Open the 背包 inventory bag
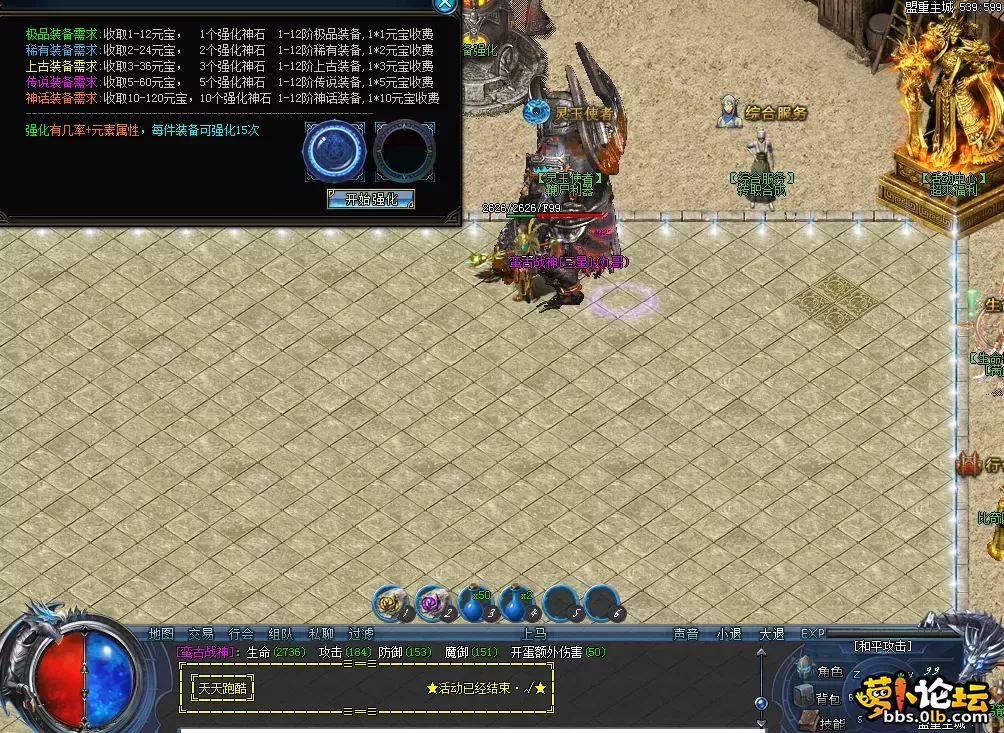The image size is (1004, 733). [827, 698]
